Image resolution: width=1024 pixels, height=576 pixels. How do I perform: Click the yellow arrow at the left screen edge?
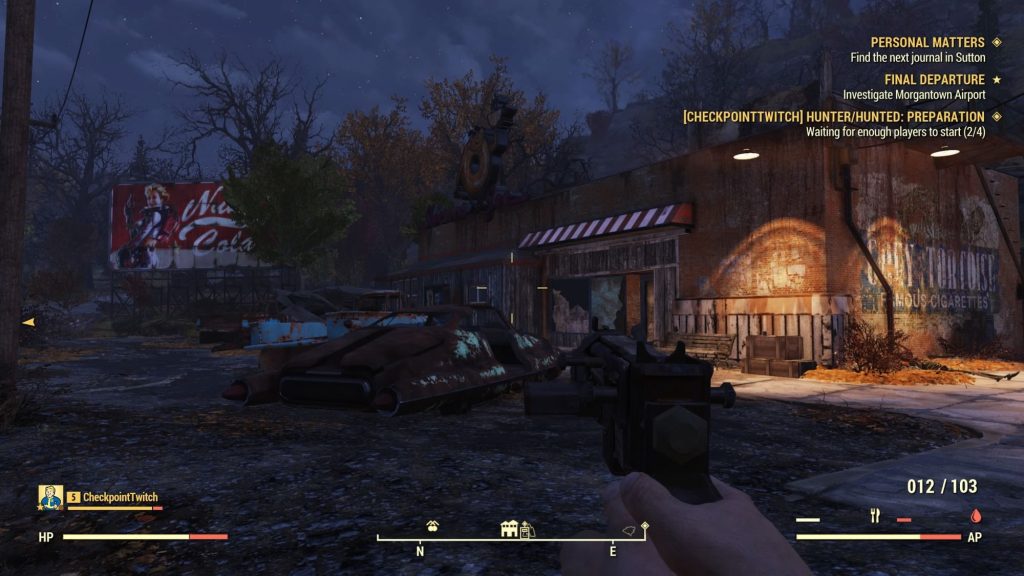click(x=28, y=322)
